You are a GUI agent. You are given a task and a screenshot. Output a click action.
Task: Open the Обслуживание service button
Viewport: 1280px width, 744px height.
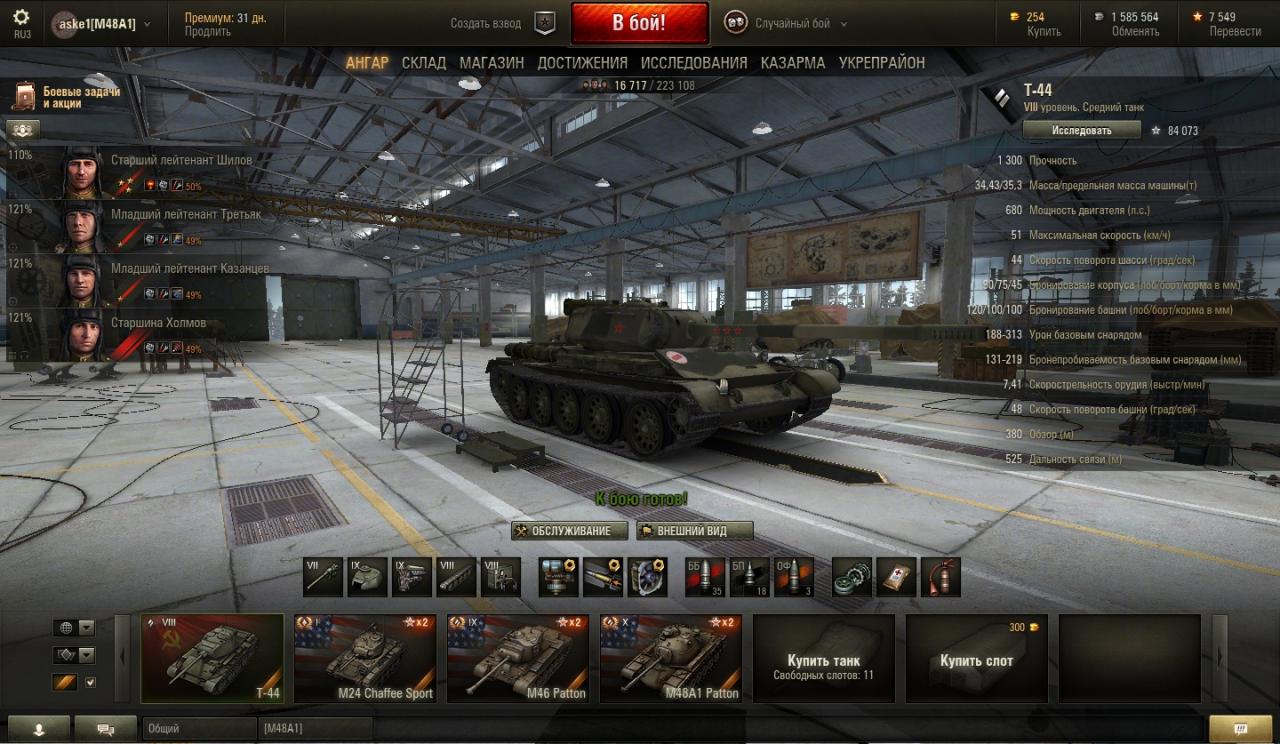570,531
